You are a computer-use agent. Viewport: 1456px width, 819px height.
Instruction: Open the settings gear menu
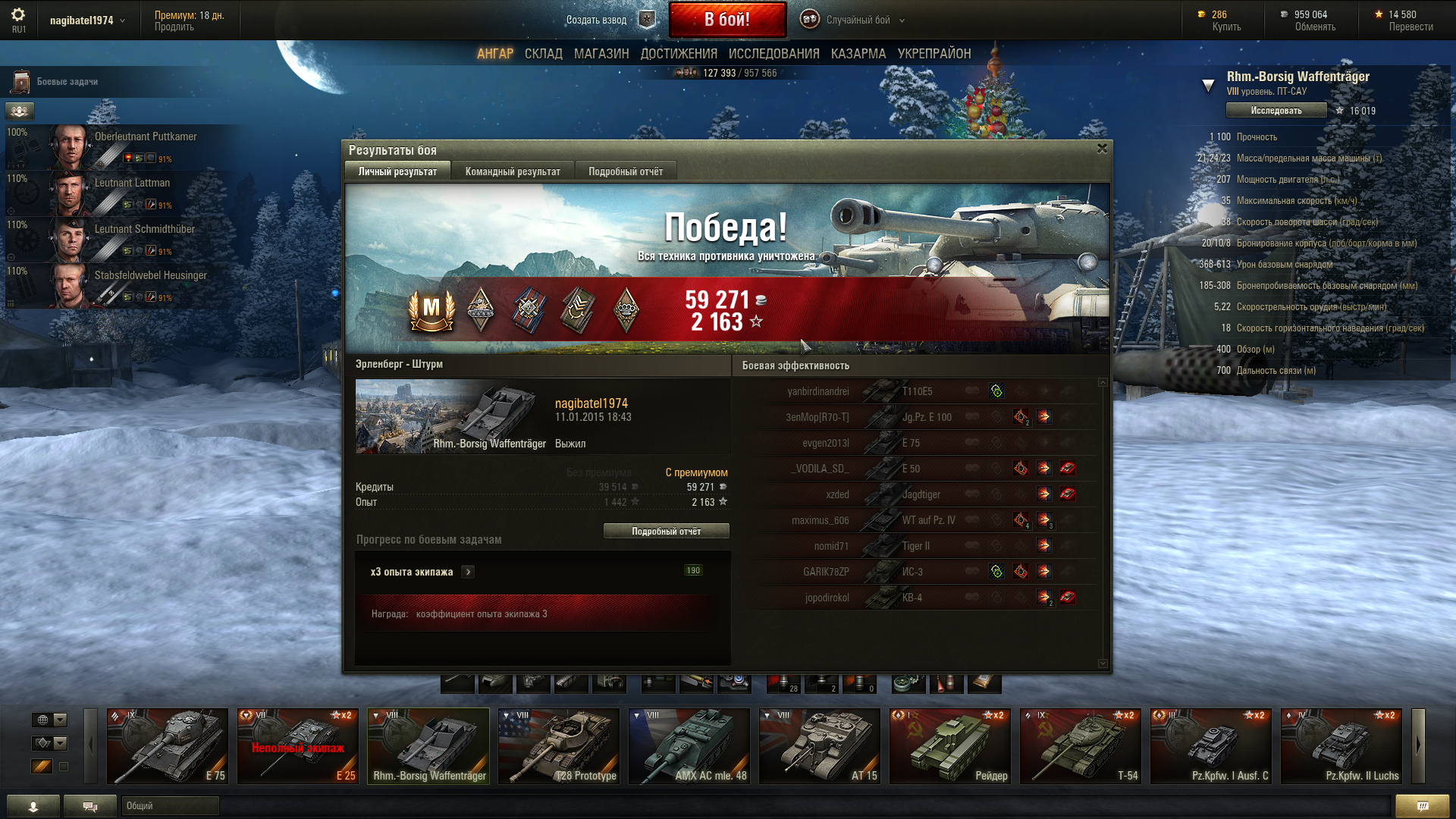tap(18, 15)
